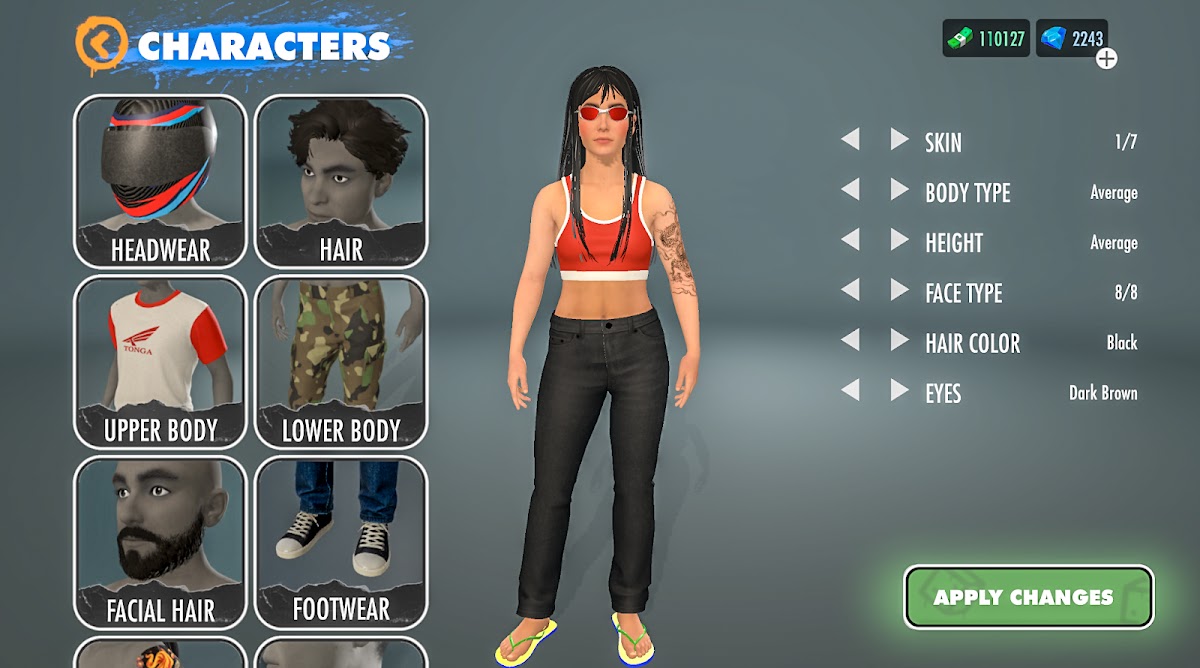Screen dimensions: 1200x668
Task: Change Hair Color to the next shade
Action: 899,340
